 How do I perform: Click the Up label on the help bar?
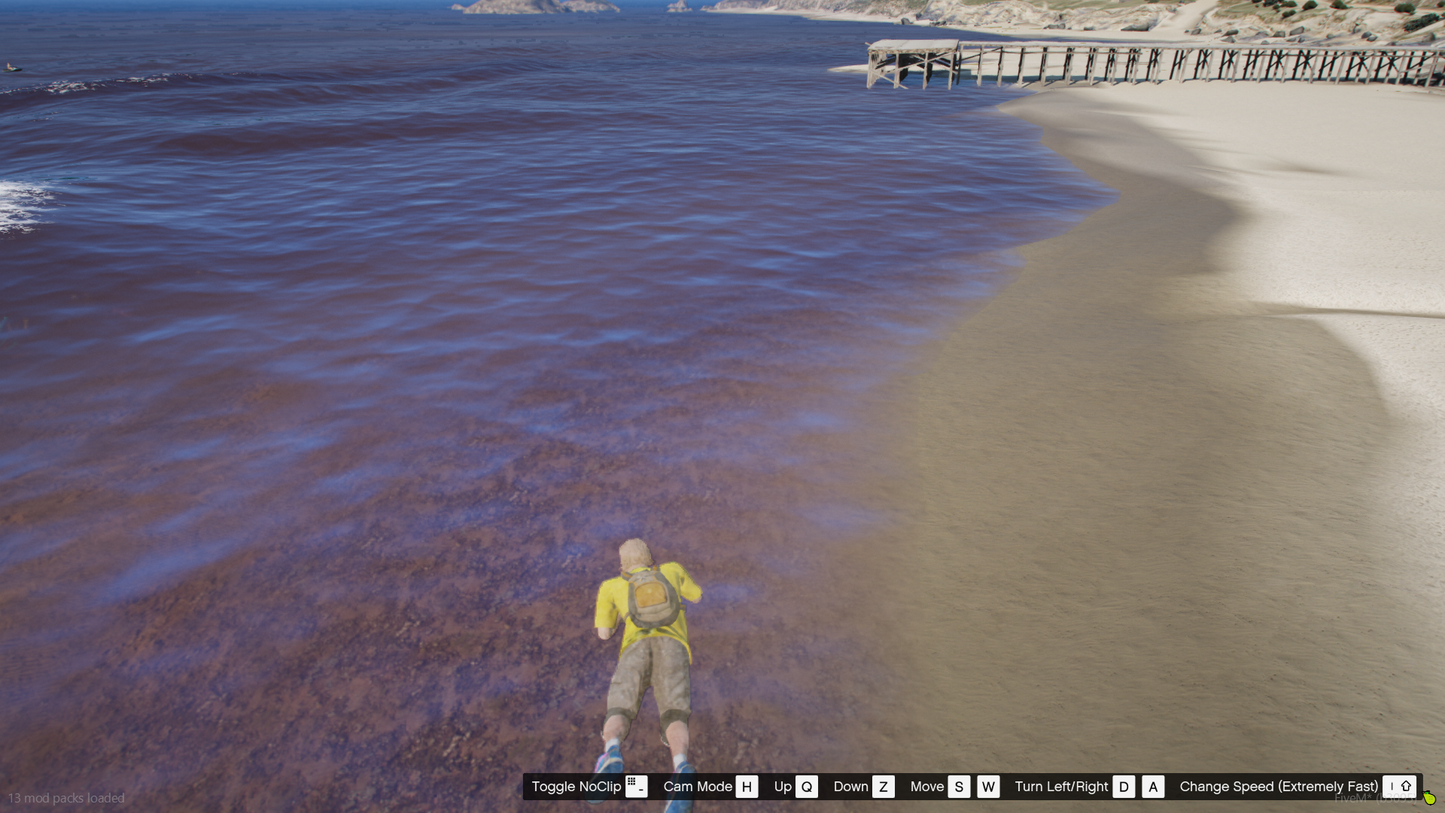click(x=781, y=786)
